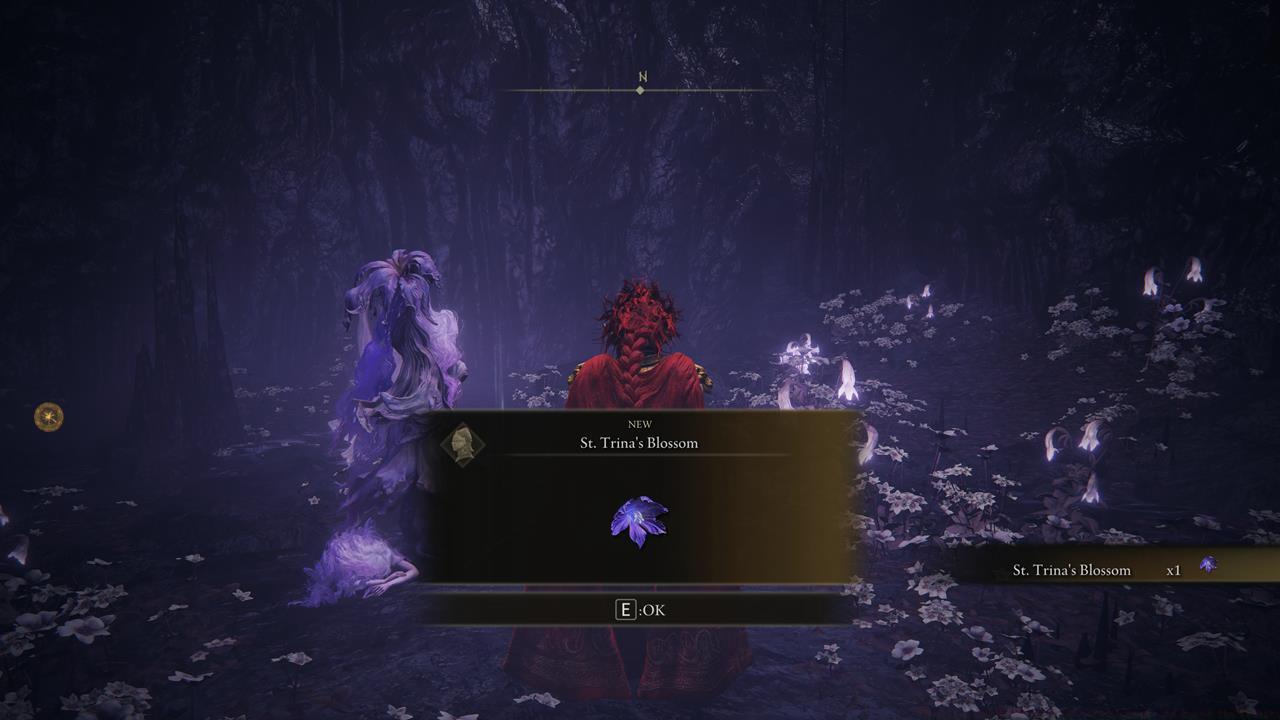
Task: Select the compass diamond marker at the top
Action: pyautogui.click(x=639, y=91)
